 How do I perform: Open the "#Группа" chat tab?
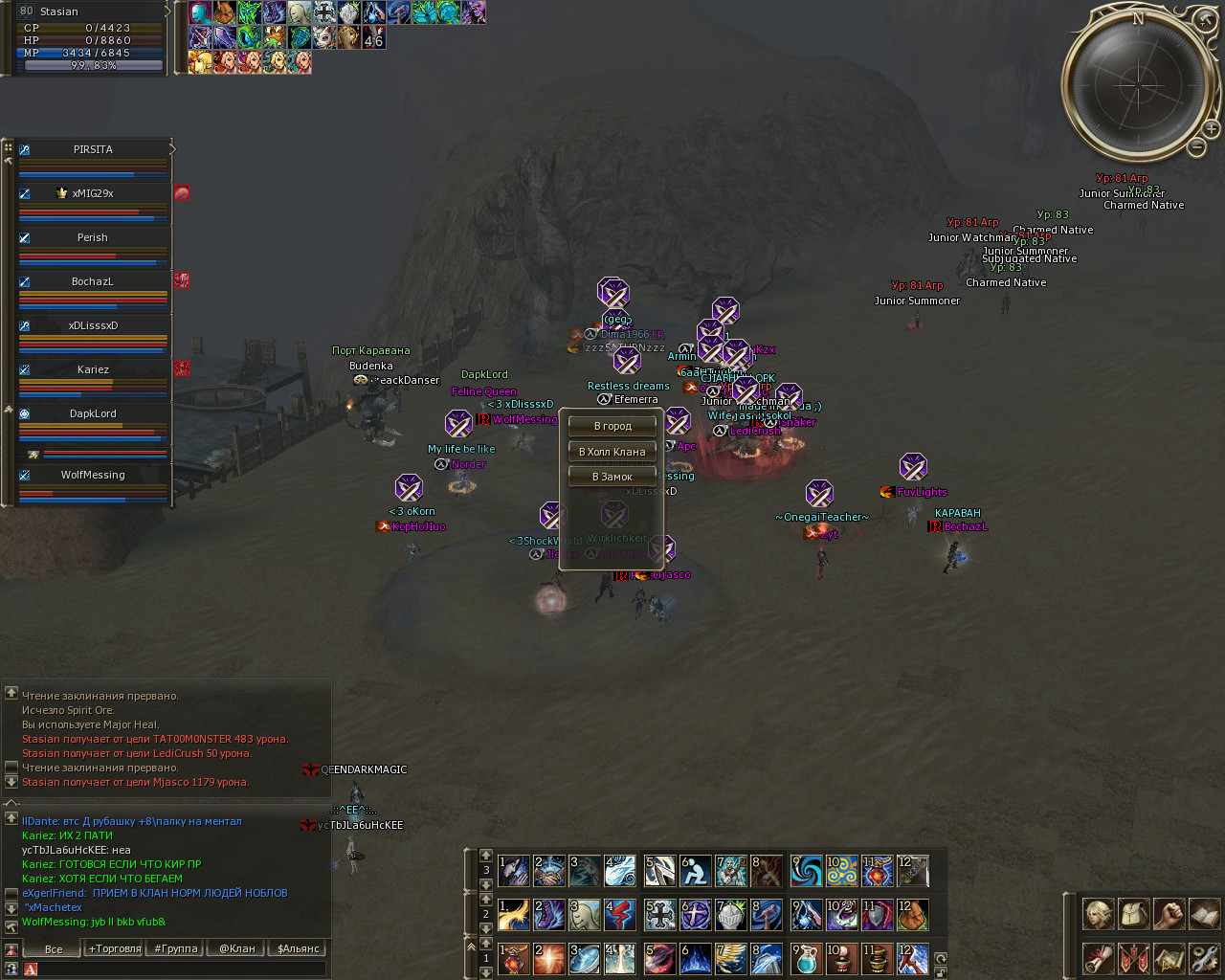click(x=176, y=948)
